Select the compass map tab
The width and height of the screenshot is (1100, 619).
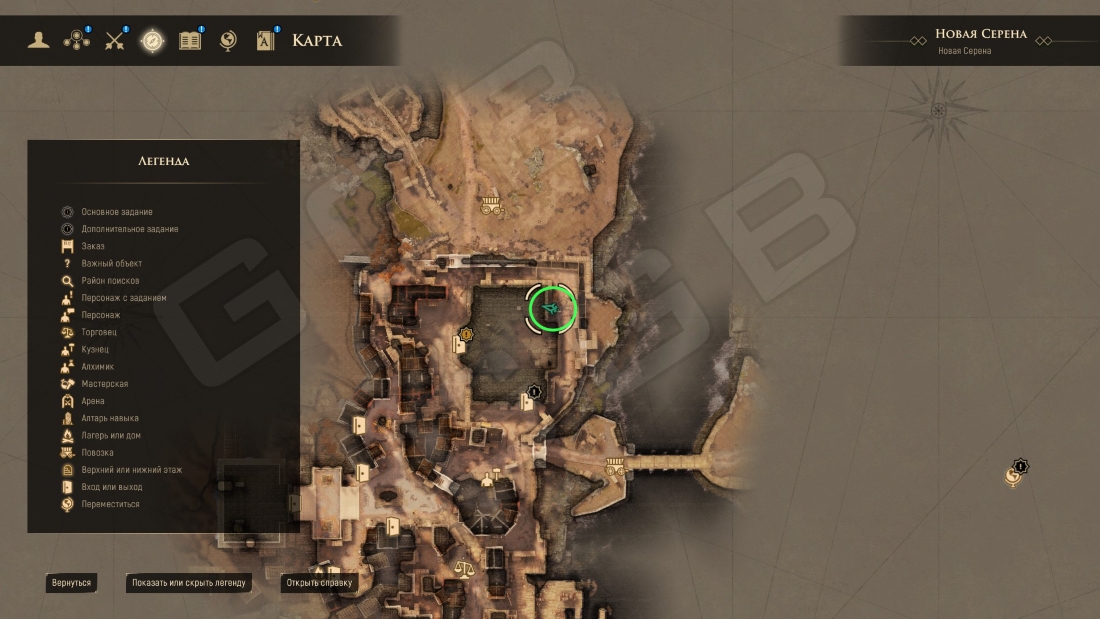[152, 40]
